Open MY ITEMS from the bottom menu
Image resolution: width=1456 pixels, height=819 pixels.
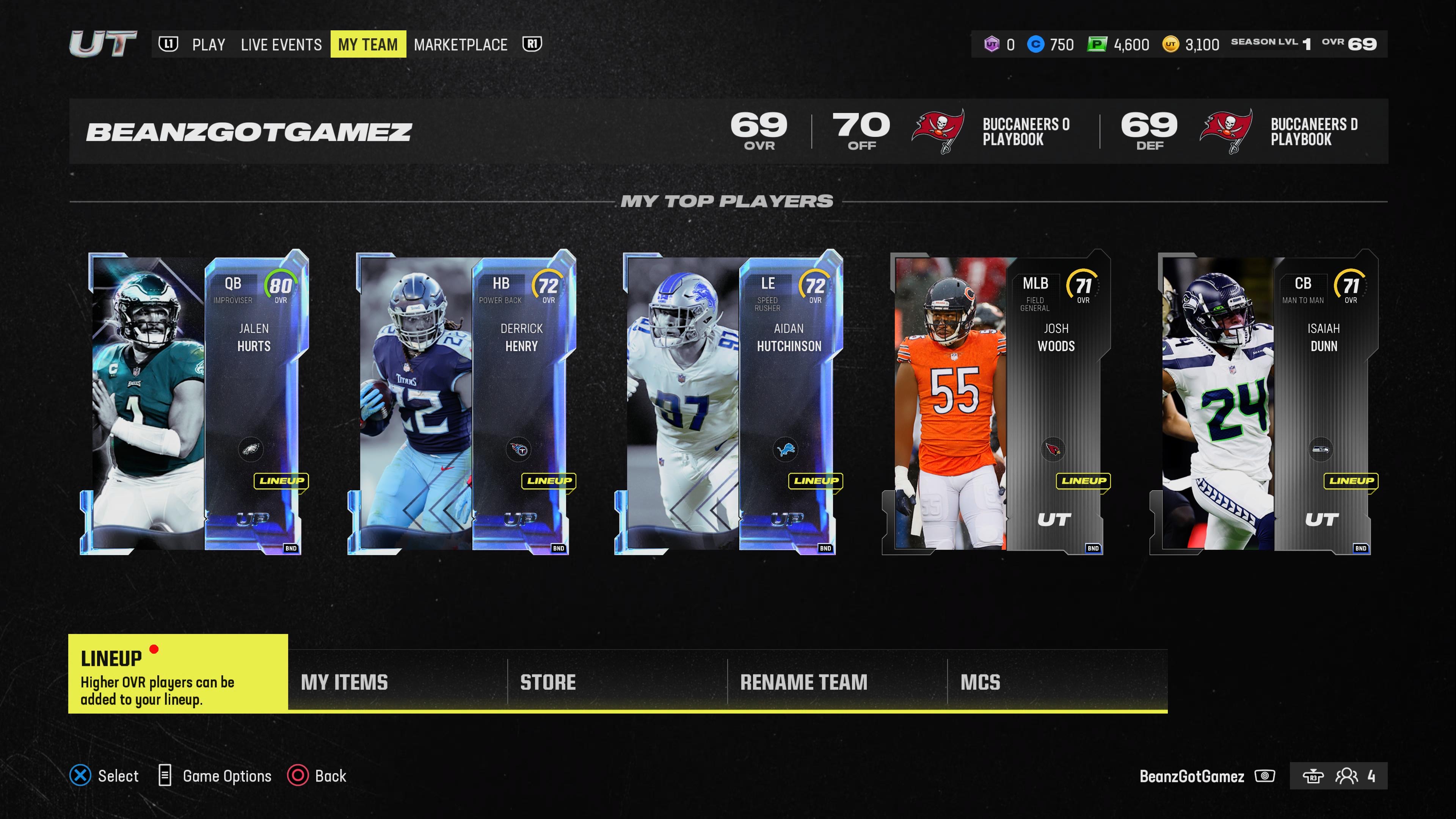coord(345,682)
